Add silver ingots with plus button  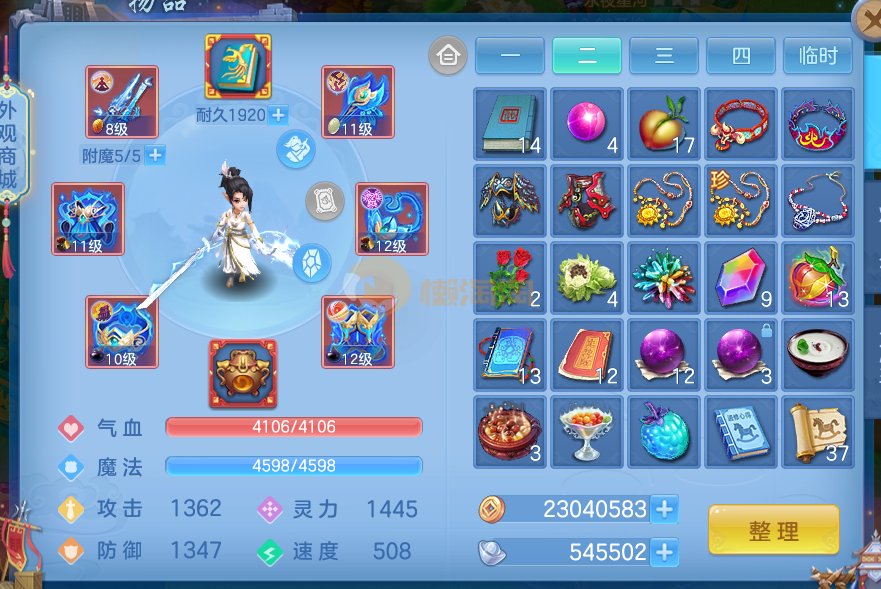664,551
